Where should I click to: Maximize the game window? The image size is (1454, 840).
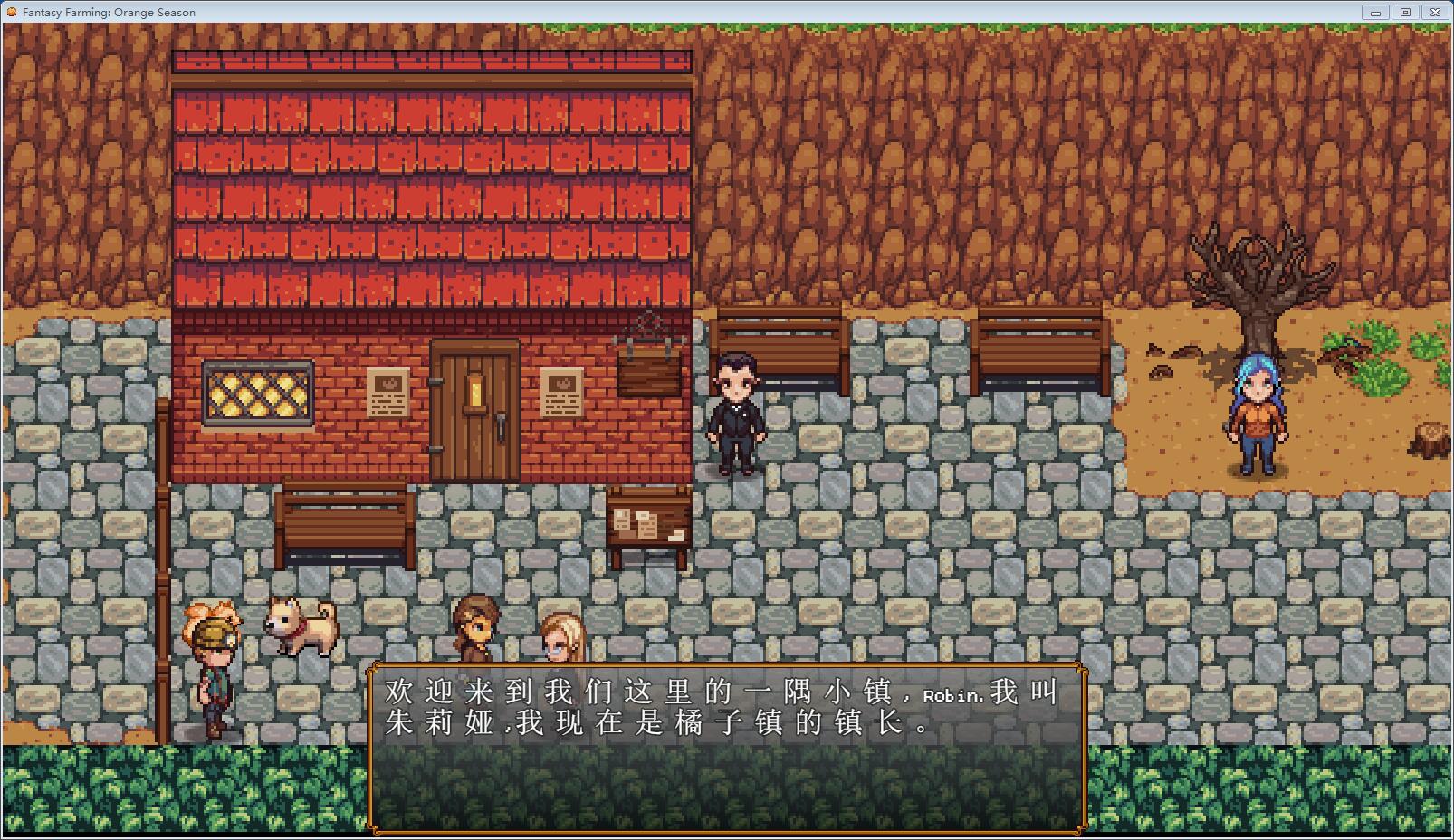tap(1405, 12)
